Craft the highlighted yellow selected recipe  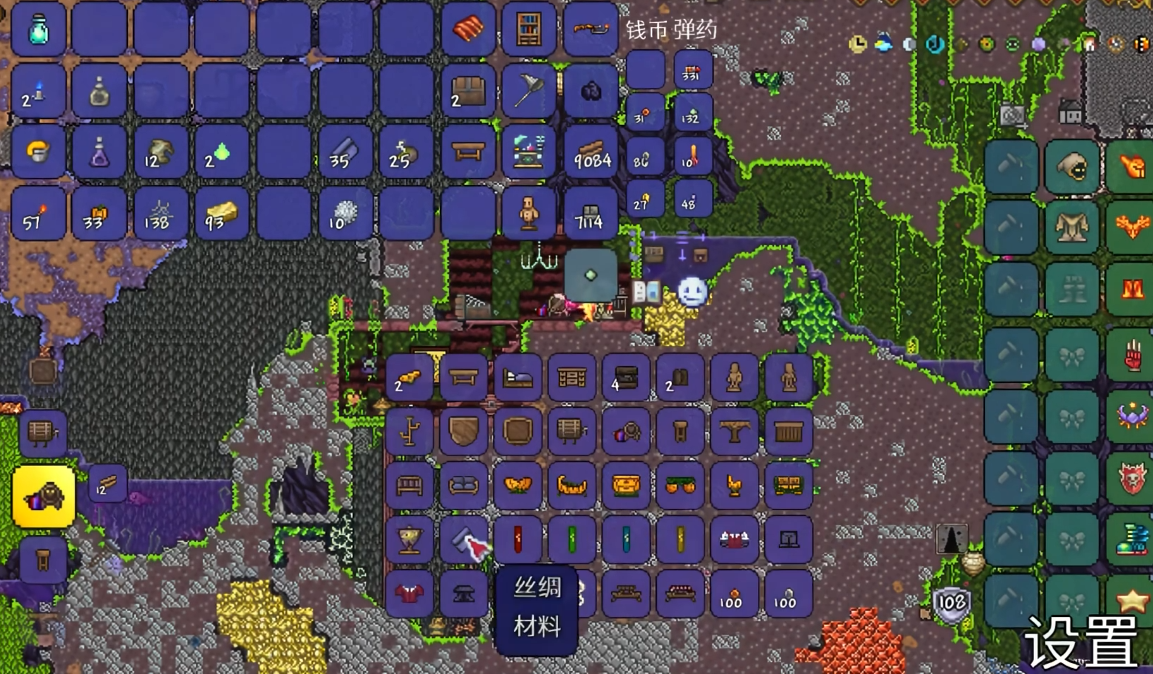coord(43,495)
